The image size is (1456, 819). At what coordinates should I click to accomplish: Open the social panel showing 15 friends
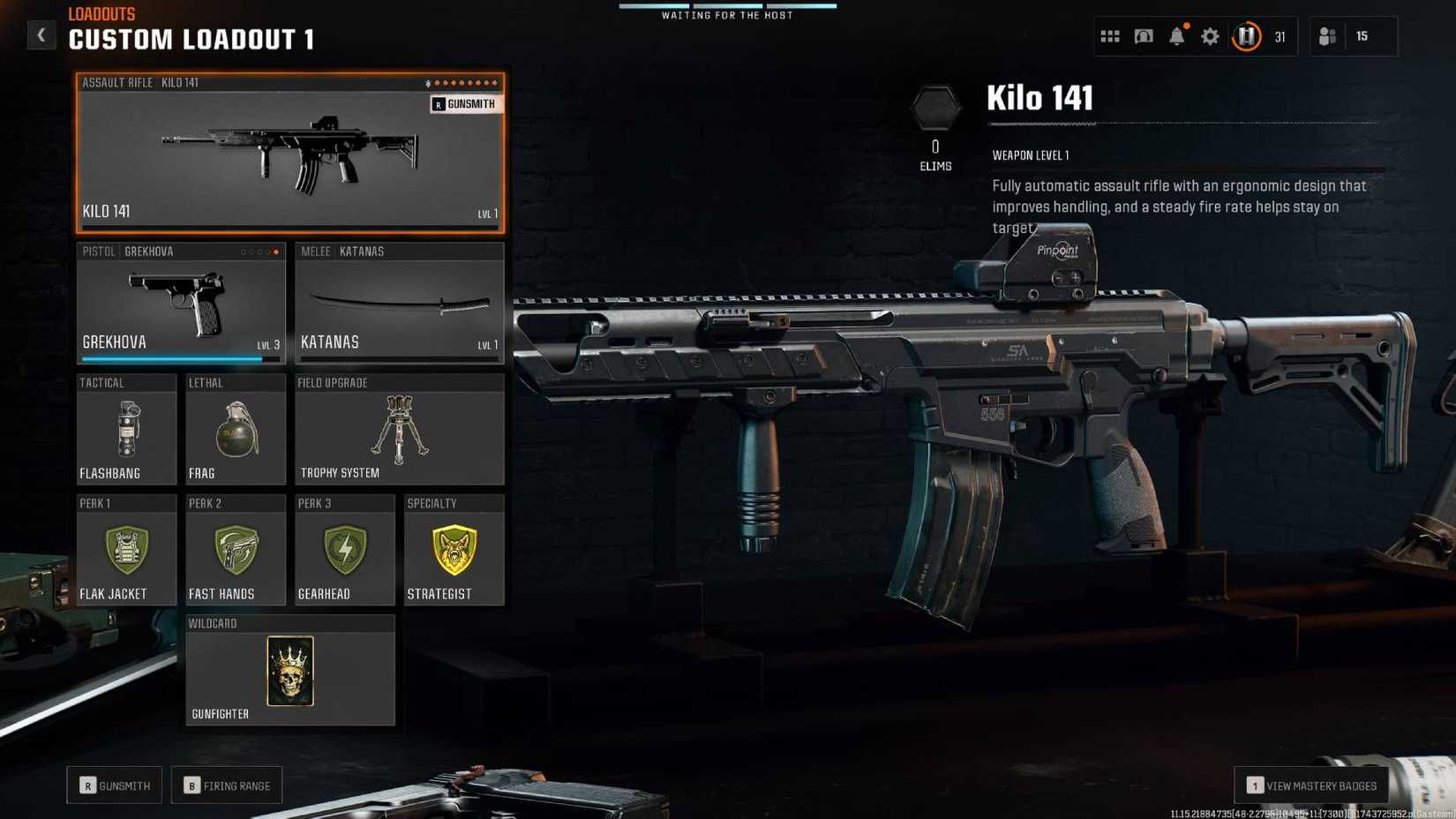coord(1341,36)
